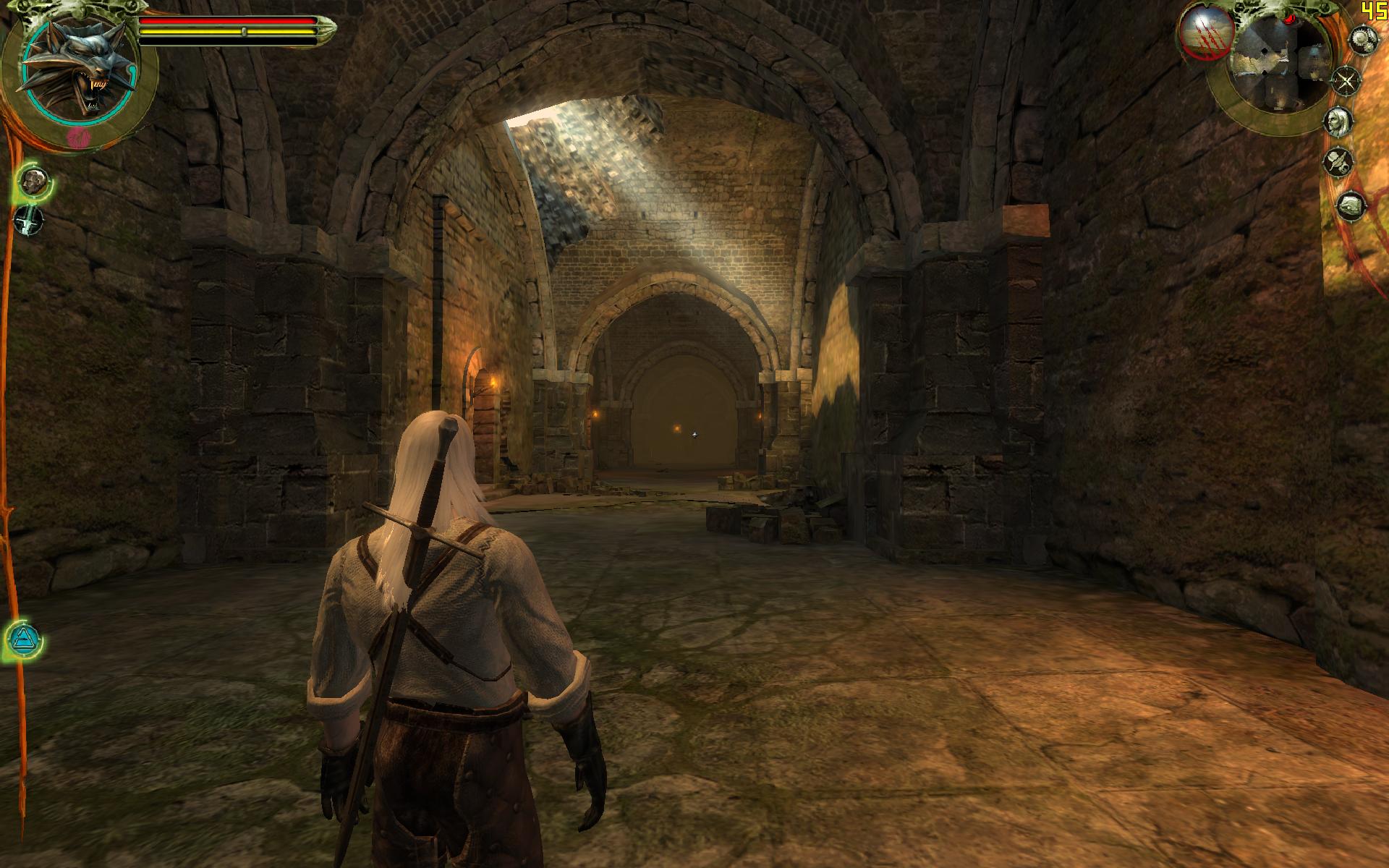Open the gears options menu icon
Image resolution: width=1389 pixels, height=868 pixels.
click(1362, 39)
